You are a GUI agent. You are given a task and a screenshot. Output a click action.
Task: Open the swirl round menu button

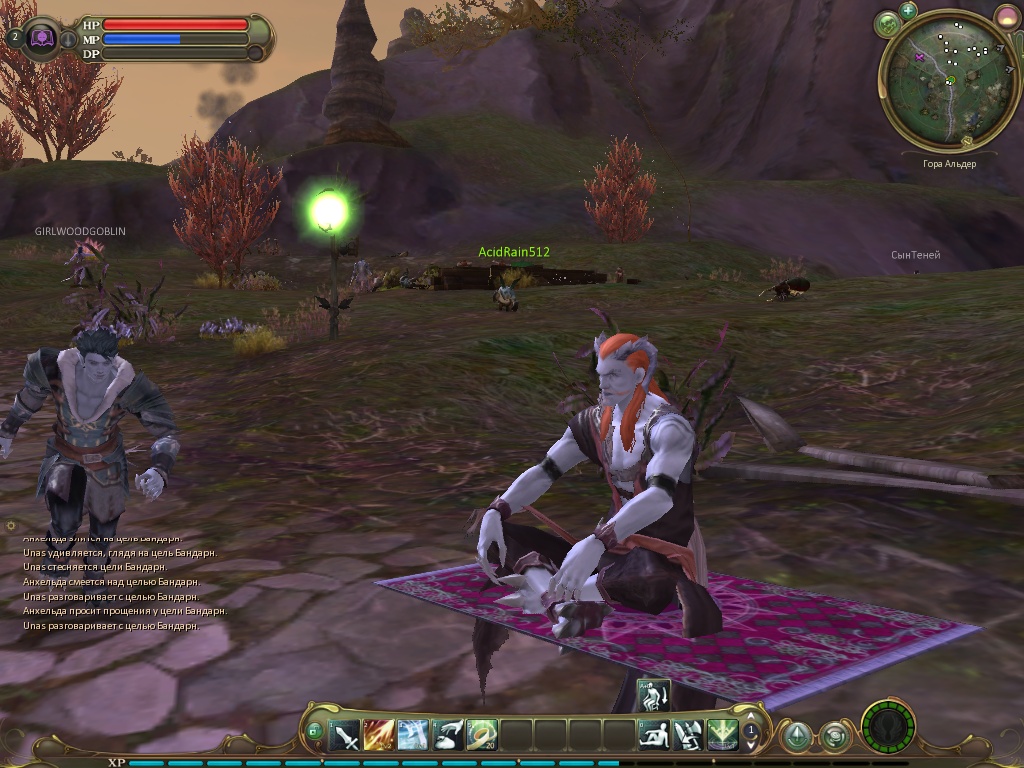(x=834, y=737)
